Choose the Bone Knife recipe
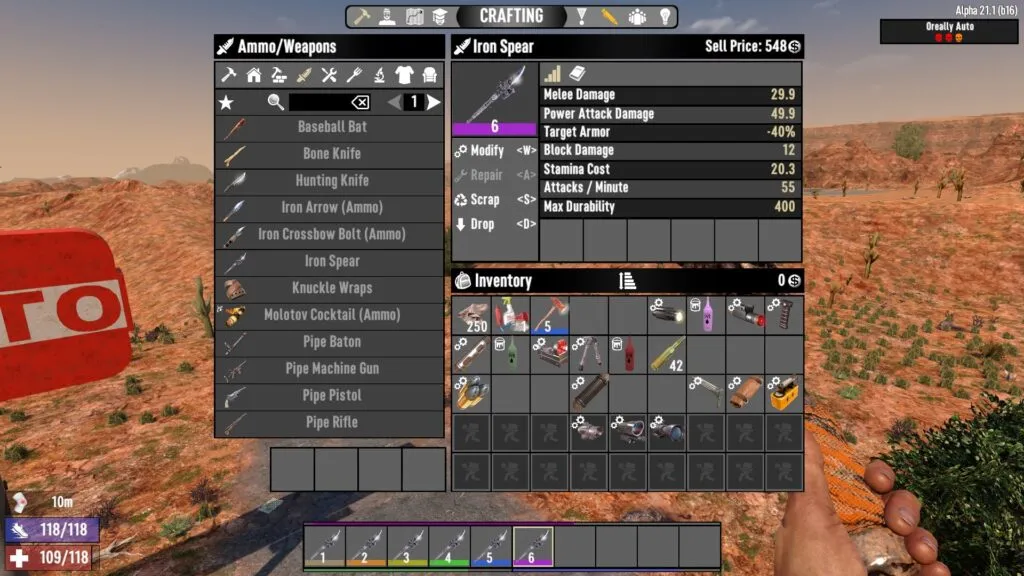Viewport: 1024px width, 576px height. [330, 154]
